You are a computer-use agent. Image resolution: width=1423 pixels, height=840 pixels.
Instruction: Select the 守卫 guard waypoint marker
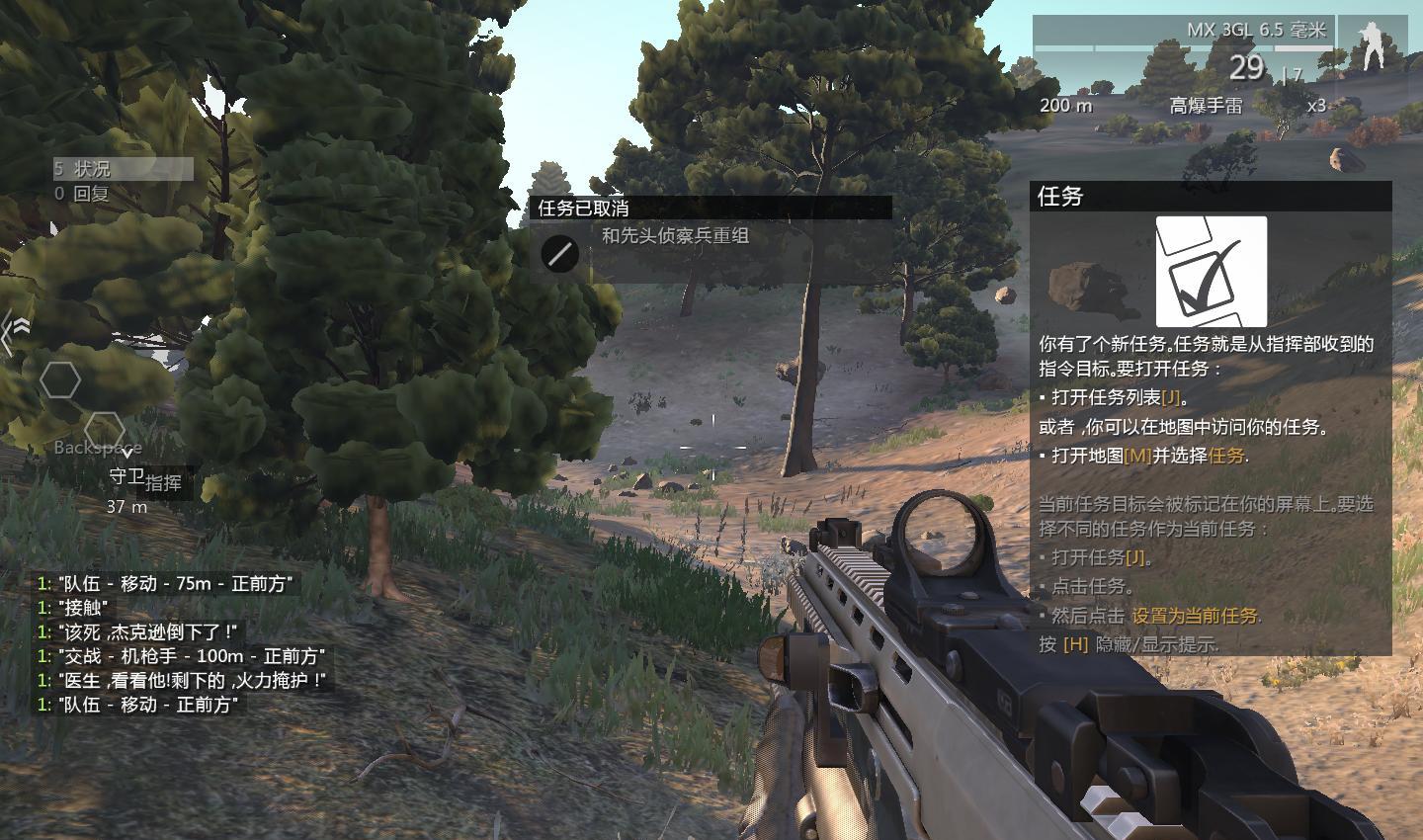point(126,475)
